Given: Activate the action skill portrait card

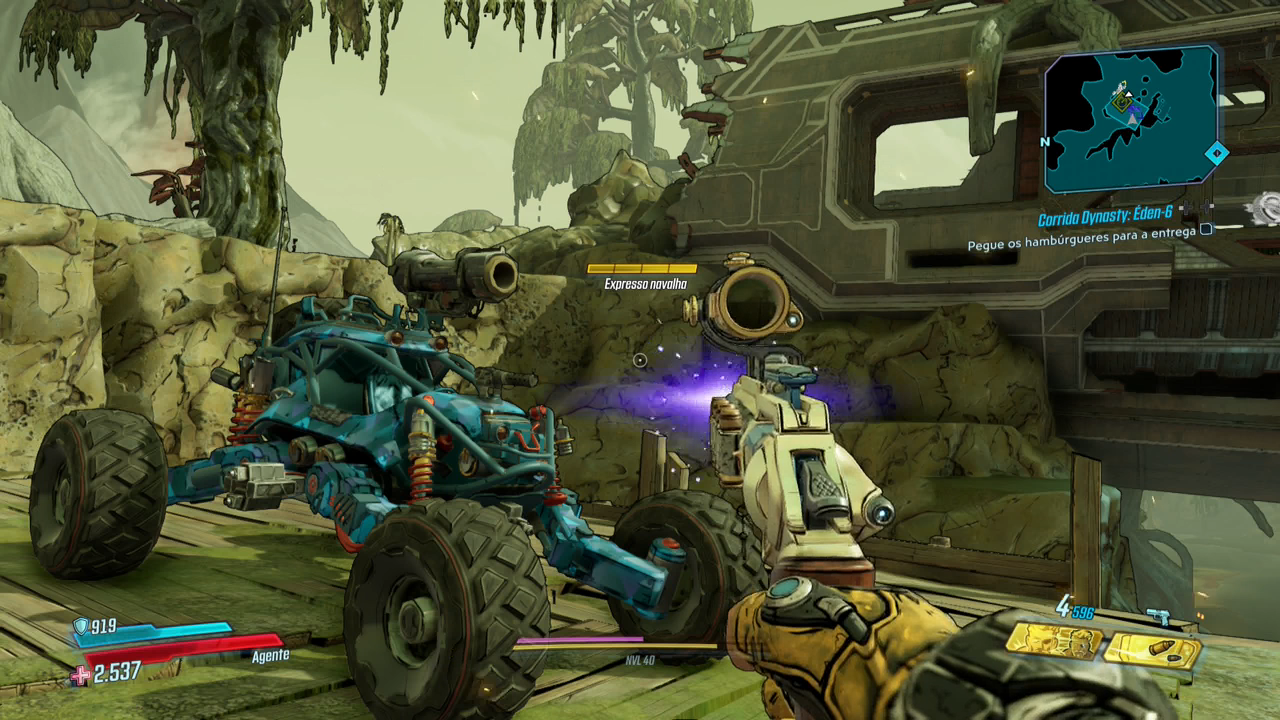Looking at the screenshot, I should 1053,642.
